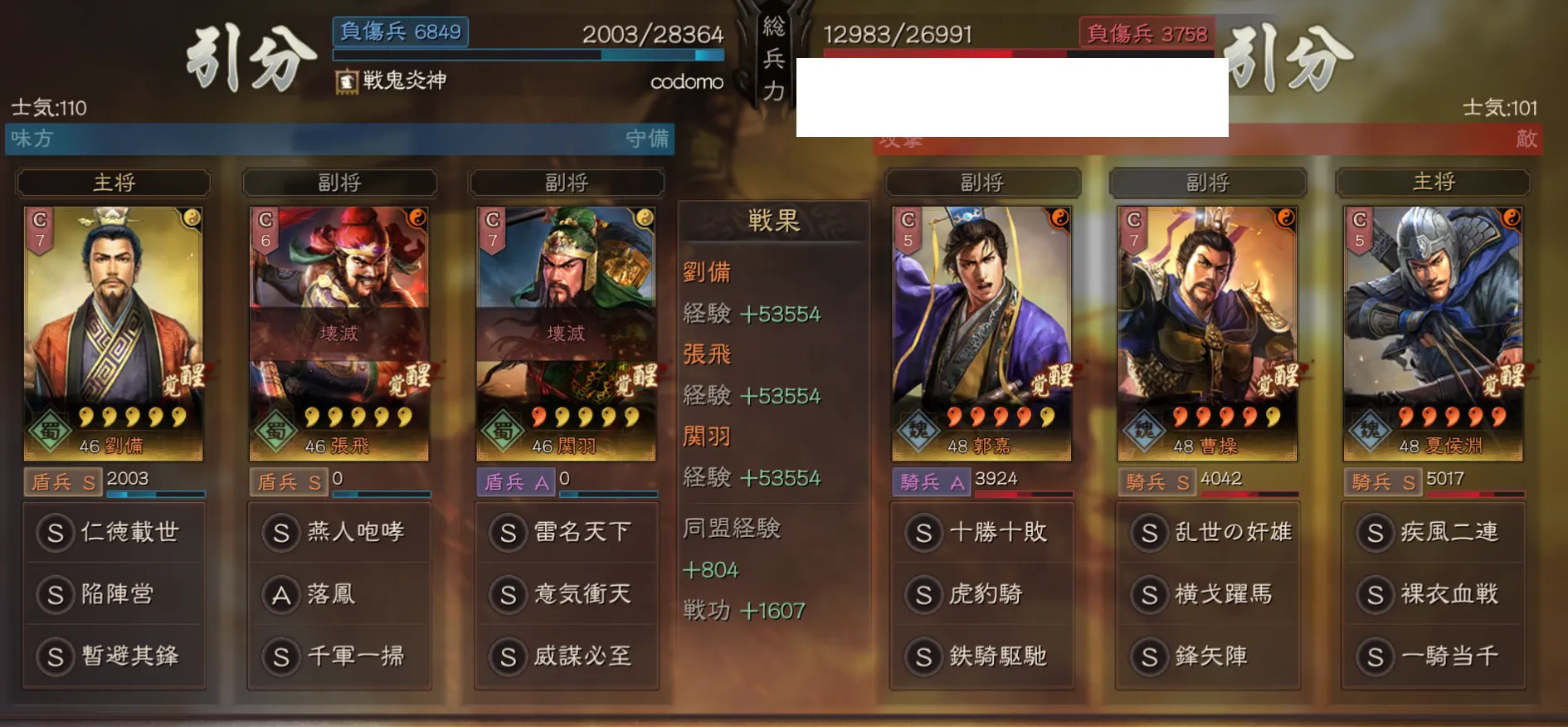
Task: Select the A-rank 落鳳 skill
Action: coord(339,593)
